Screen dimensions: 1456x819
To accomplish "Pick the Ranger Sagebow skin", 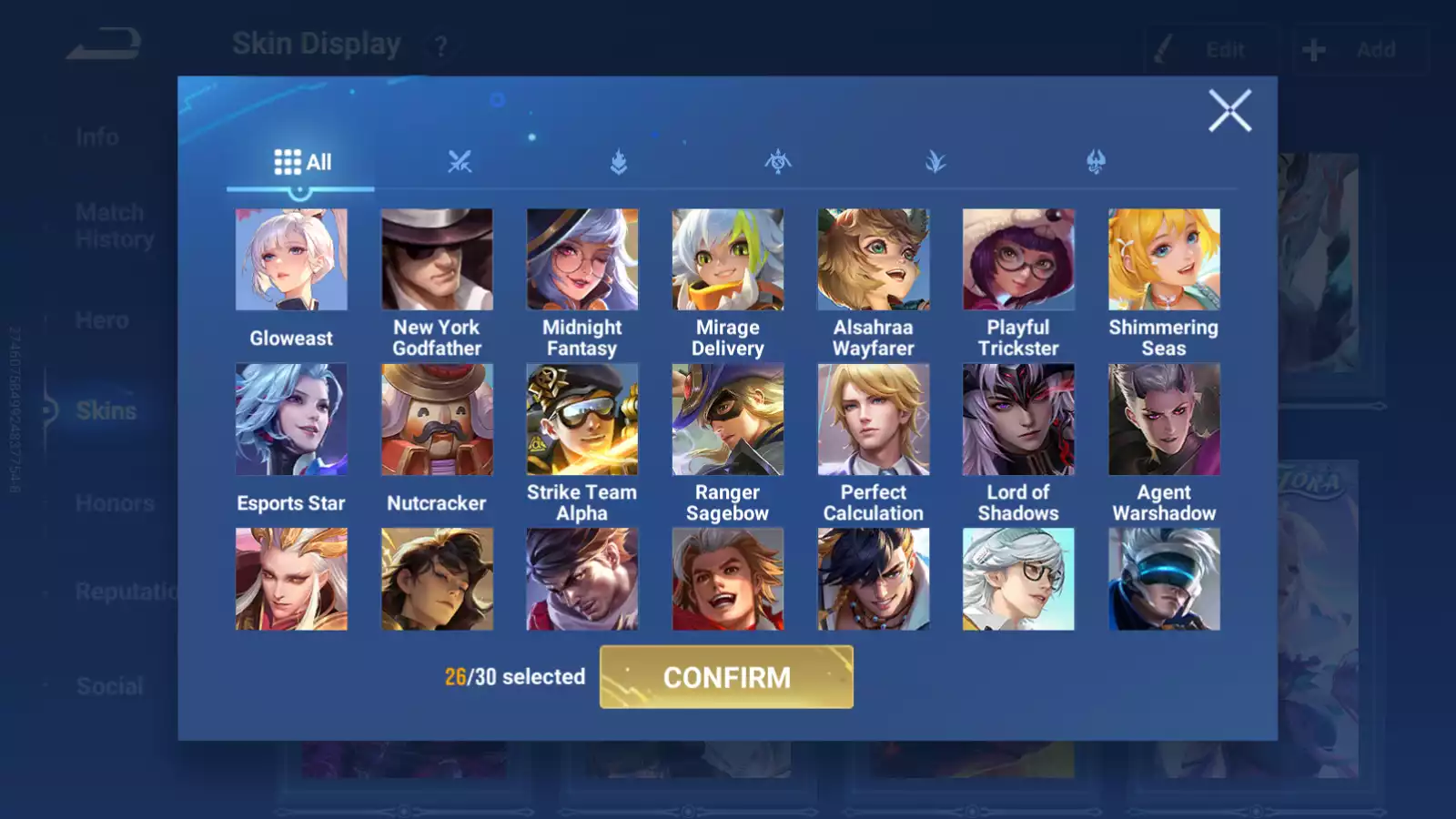I will (x=728, y=420).
